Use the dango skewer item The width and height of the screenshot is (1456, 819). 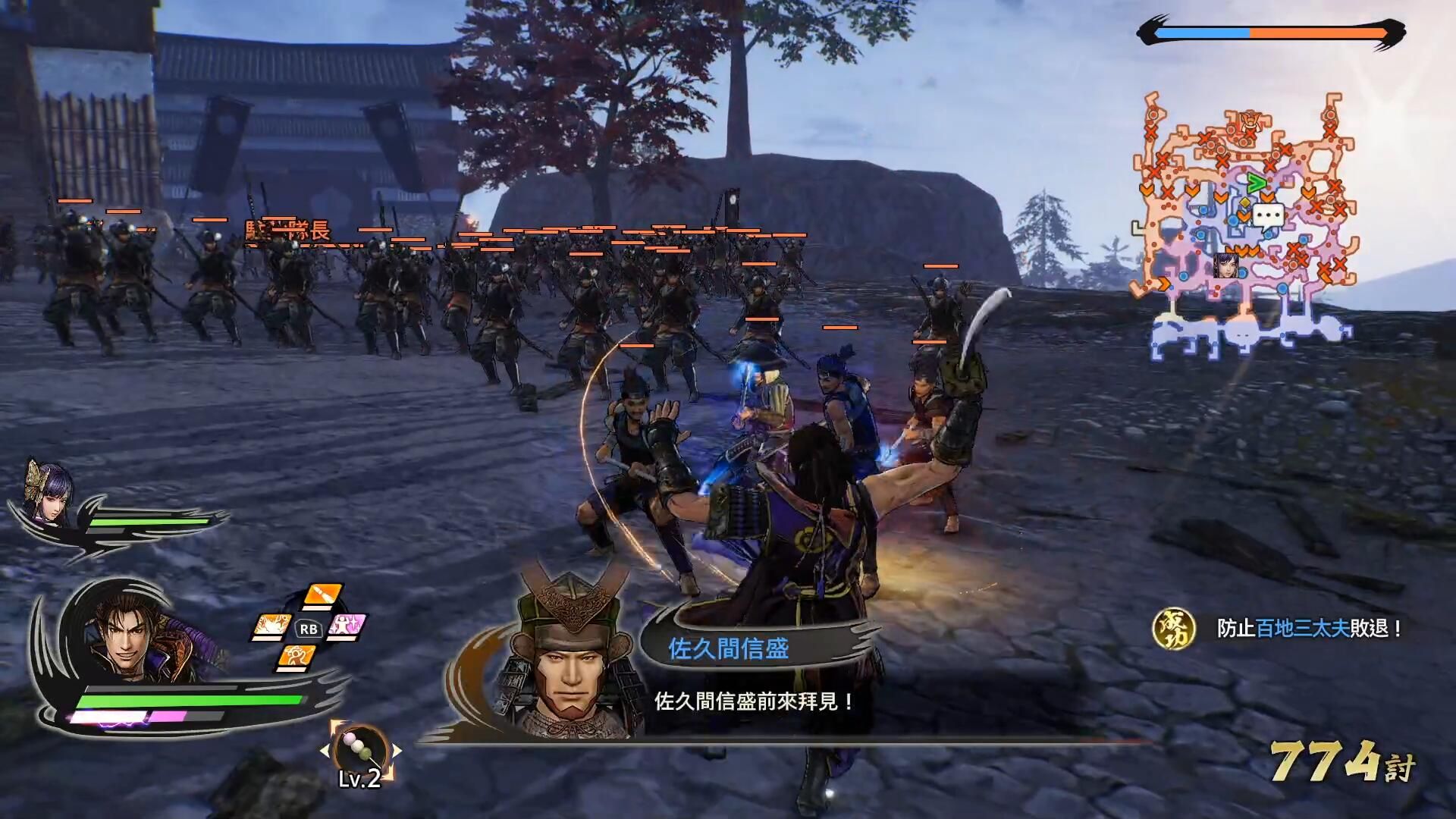click(x=359, y=750)
